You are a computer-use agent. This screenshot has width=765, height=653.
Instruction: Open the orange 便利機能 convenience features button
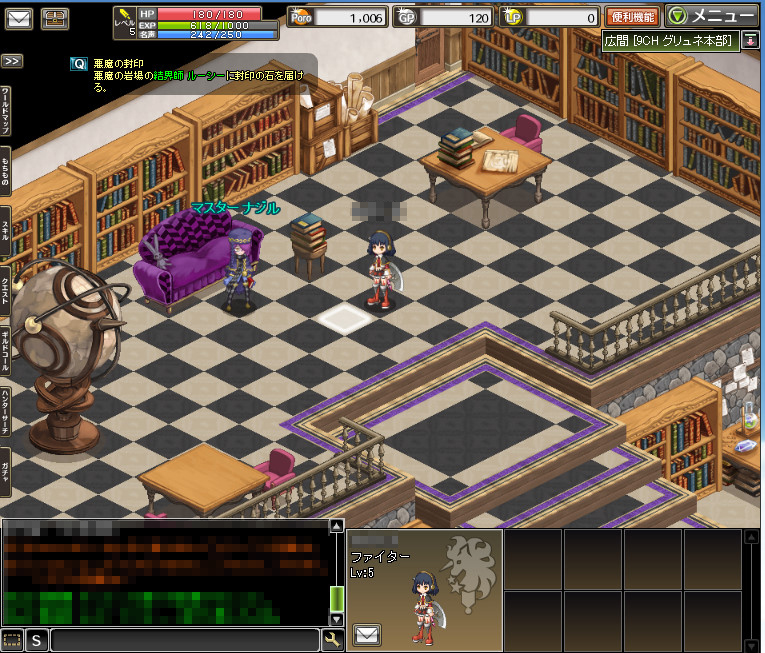632,17
